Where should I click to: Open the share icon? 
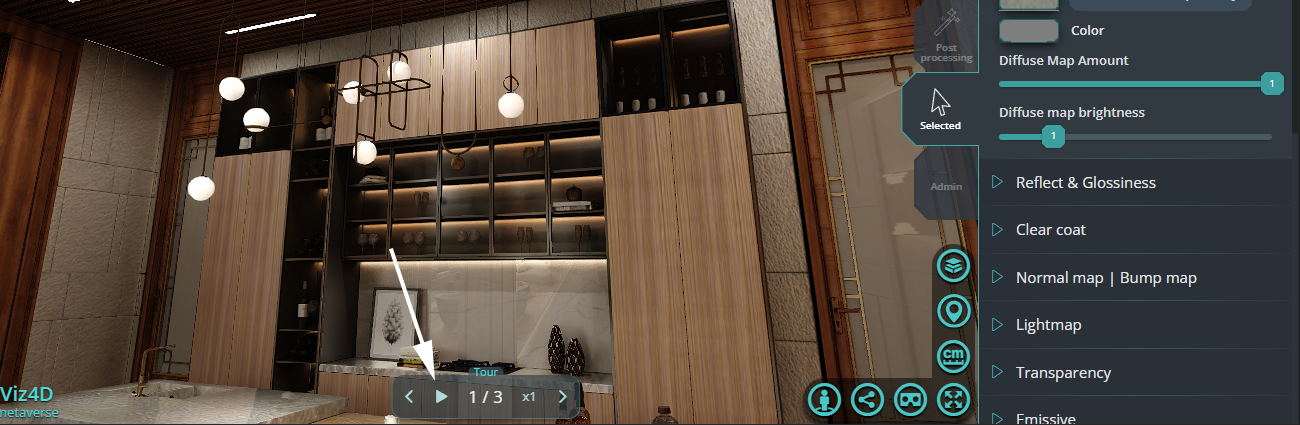click(x=867, y=400)
